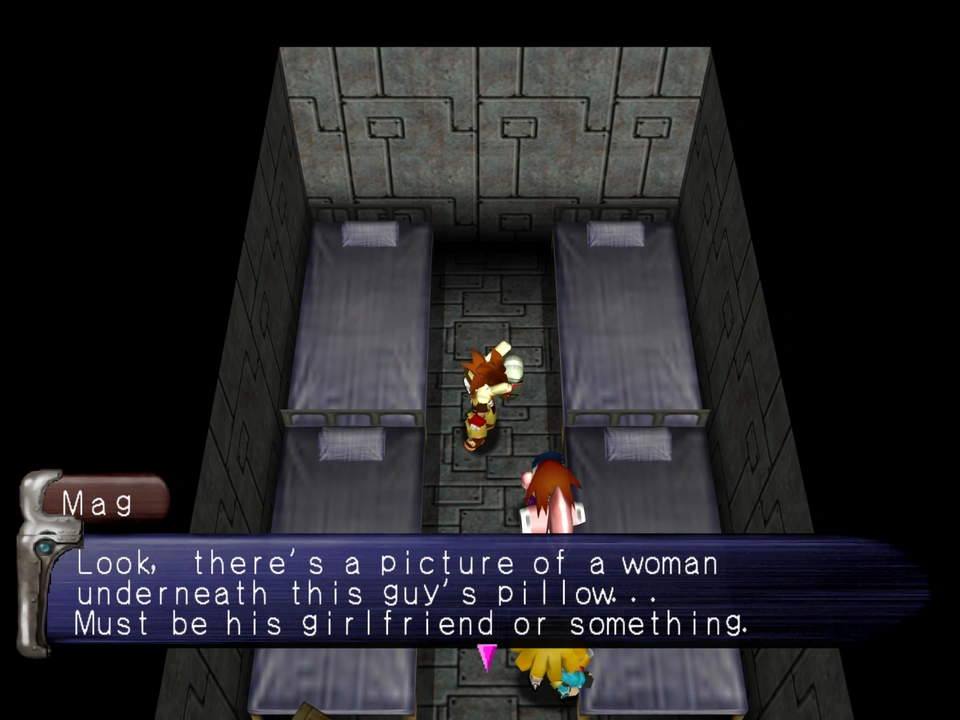Click Mag's dialogue text box
The image size is (960, 720).
click(480, 593)
